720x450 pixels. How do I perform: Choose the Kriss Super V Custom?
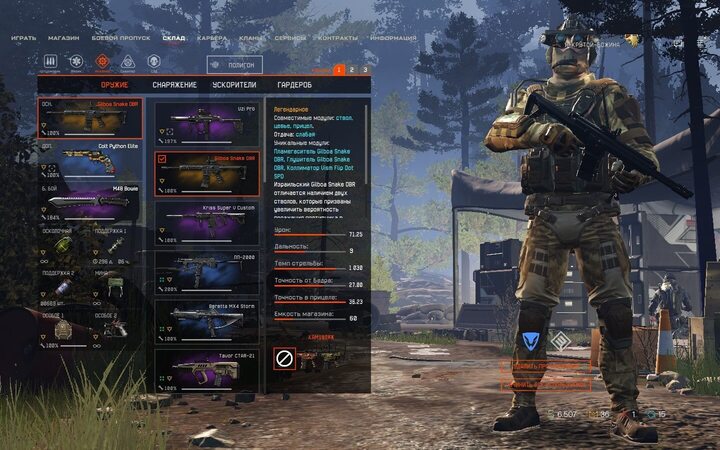pos(207,222)
